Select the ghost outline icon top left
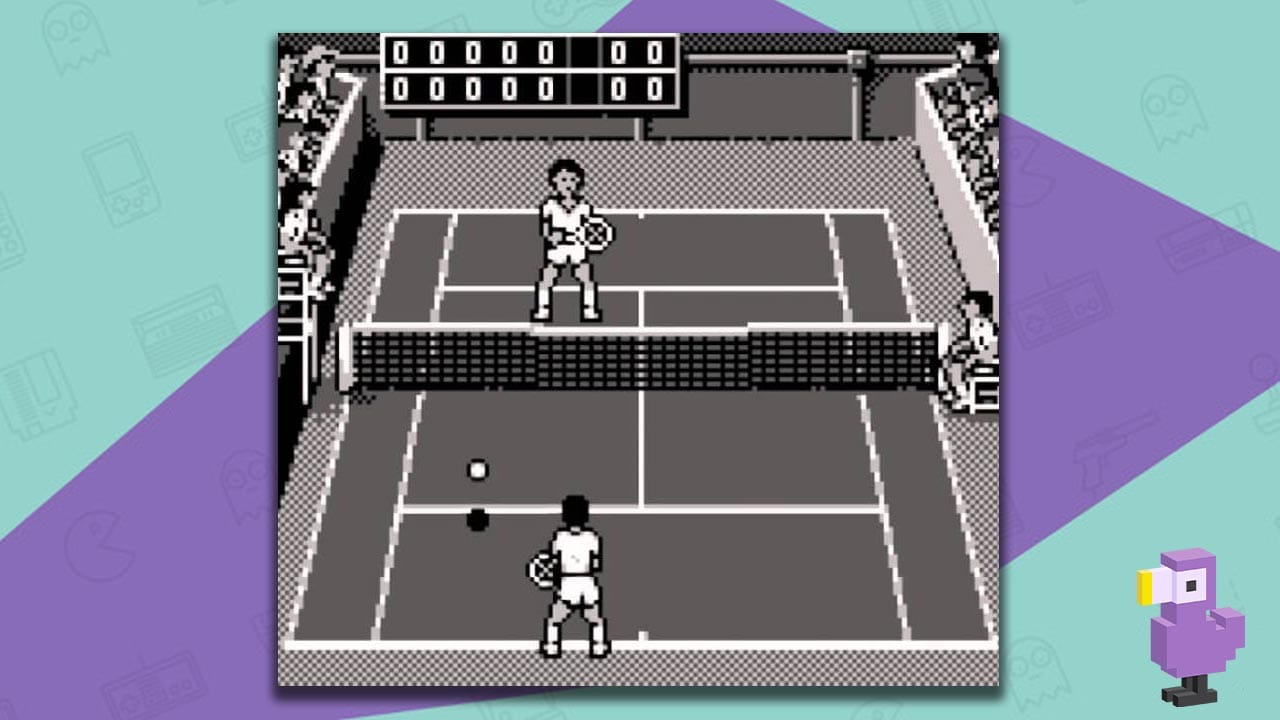The image size is (1280, 720). 75,40
